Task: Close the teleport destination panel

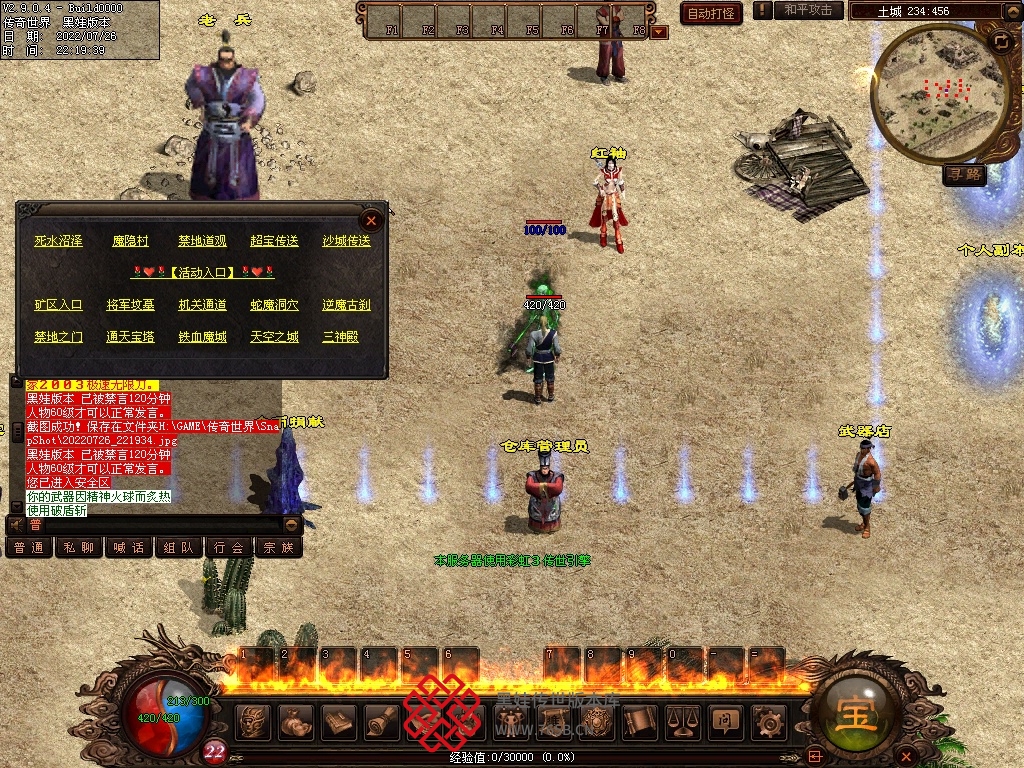Action: tap(371, 220)
